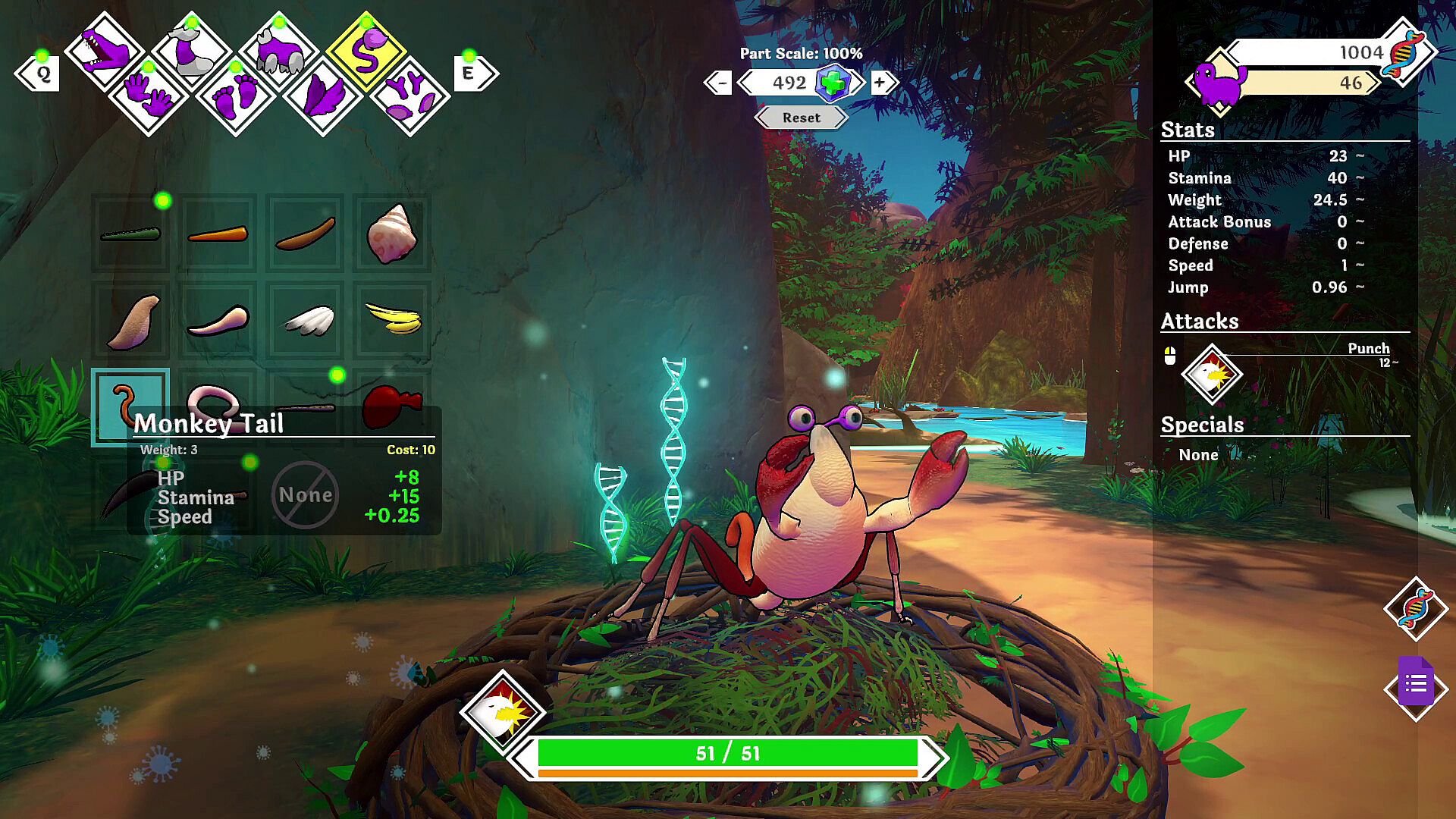Open the body torso part category
Screen dimensions: 1456x819
(279, 52)
